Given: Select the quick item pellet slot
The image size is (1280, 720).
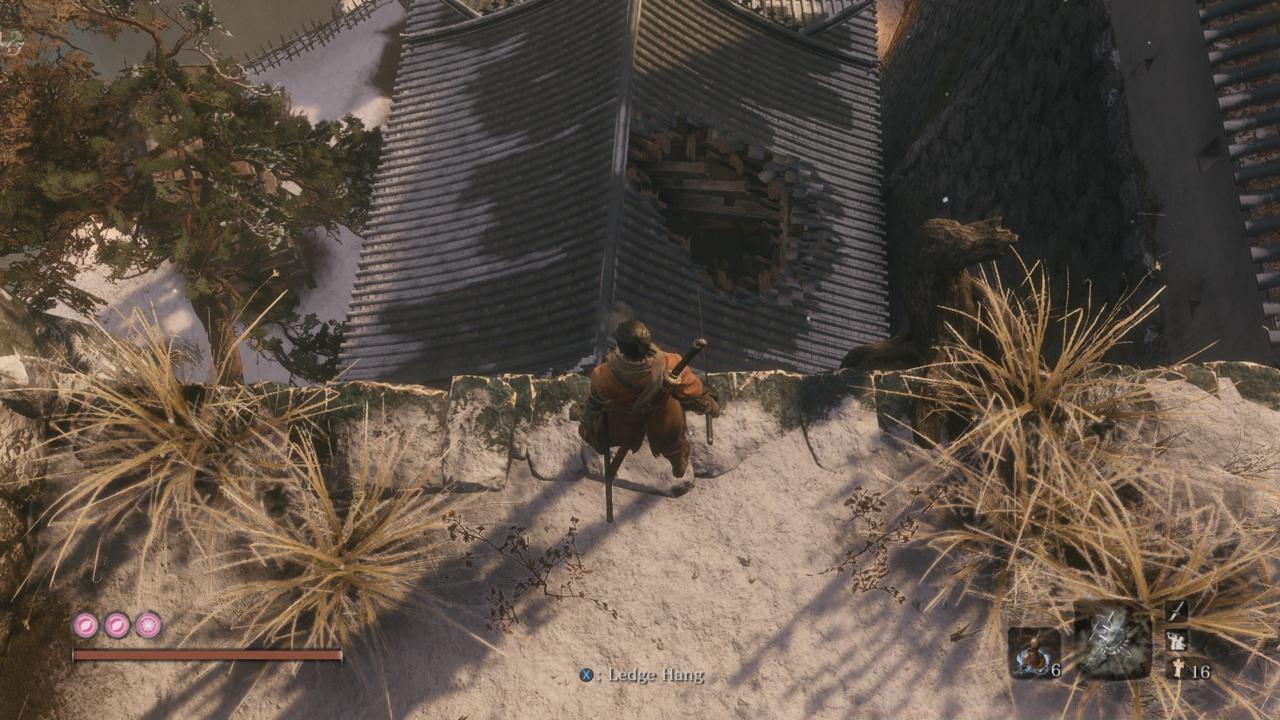Looking at the screenshot, I should click(1033, 653).
